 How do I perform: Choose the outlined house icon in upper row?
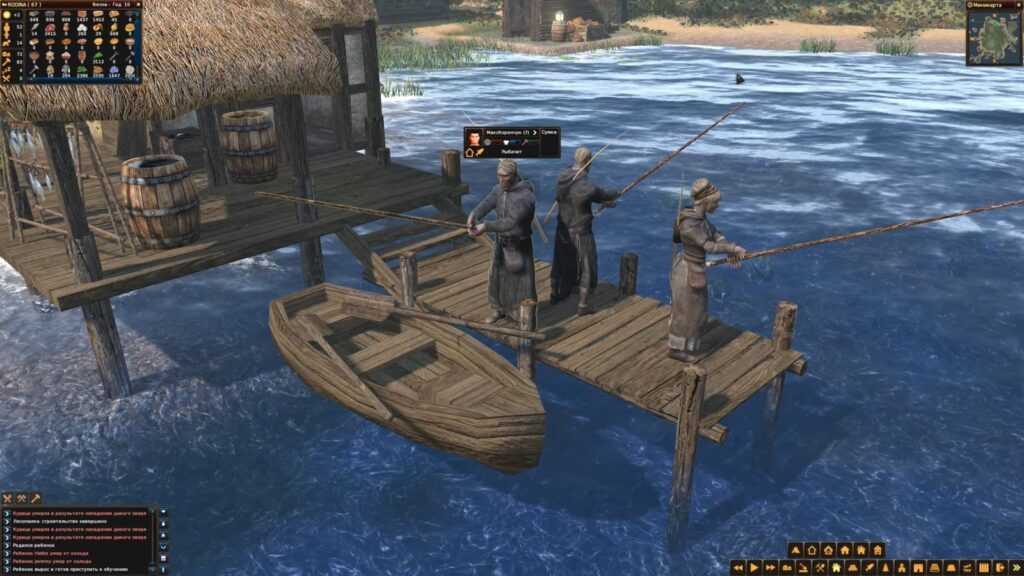pos(812,550)
